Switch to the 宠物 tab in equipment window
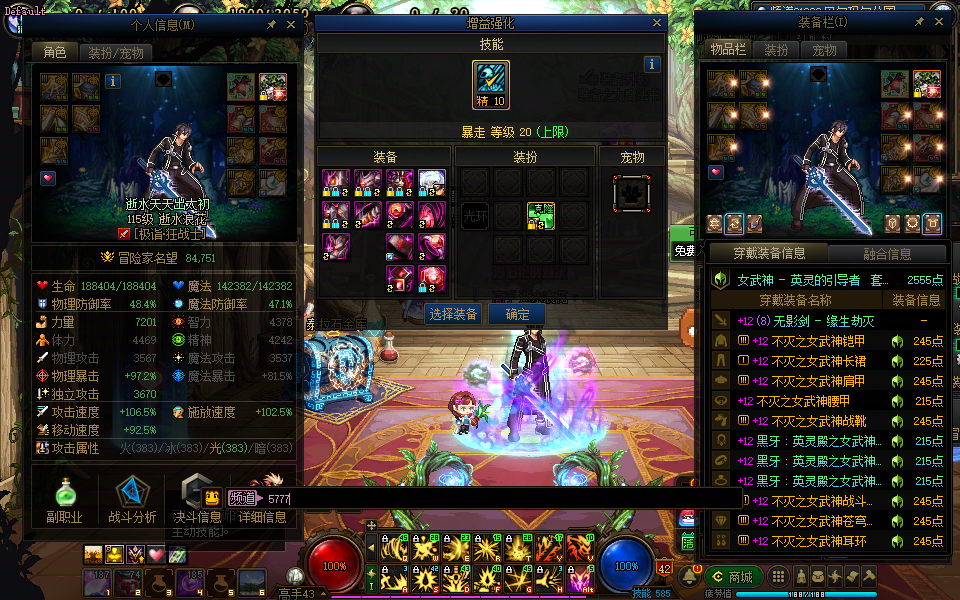This screenshot has width=960, height=600. tap(824, 50)
